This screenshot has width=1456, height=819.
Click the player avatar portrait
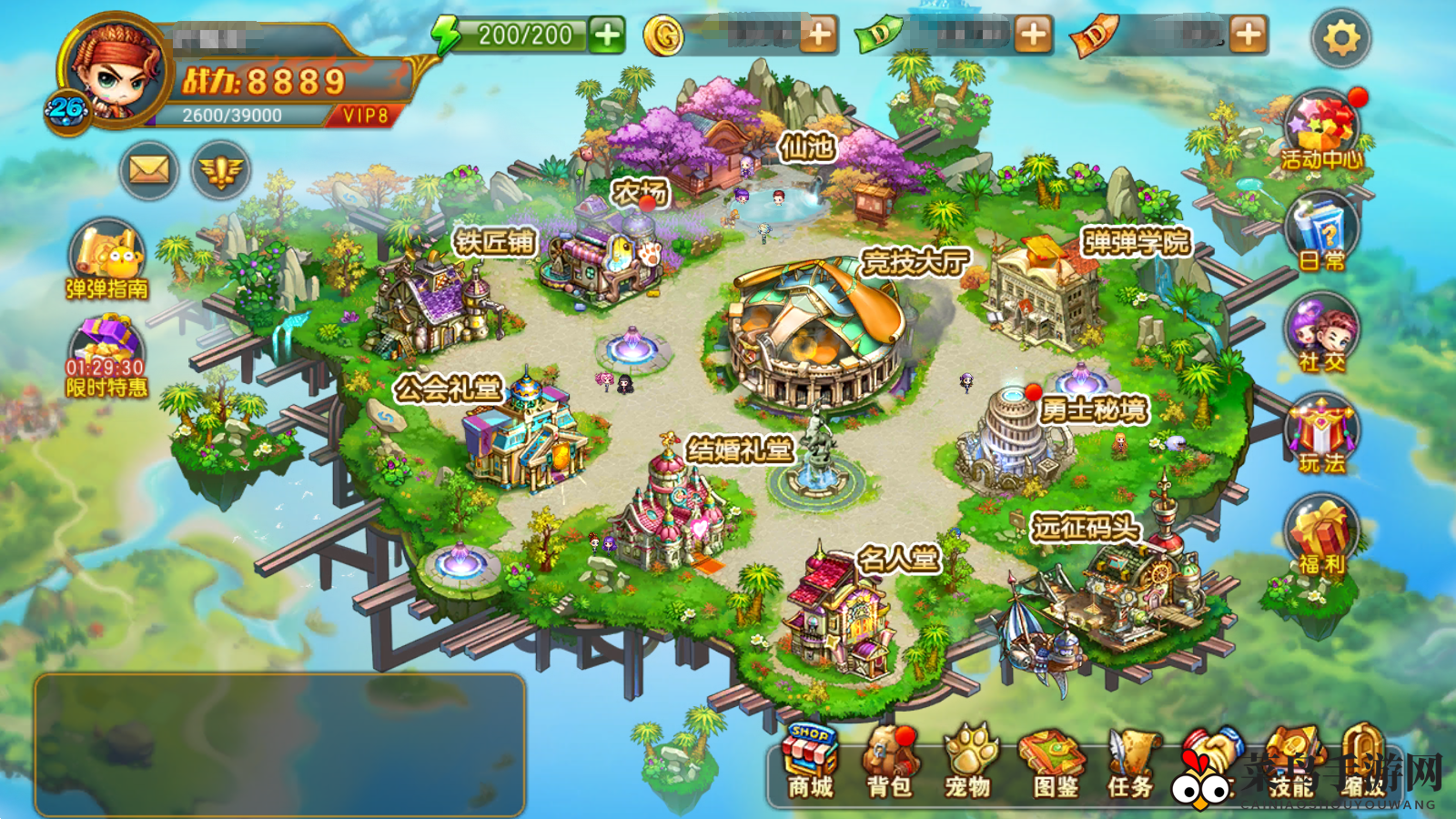click(116, 71)
